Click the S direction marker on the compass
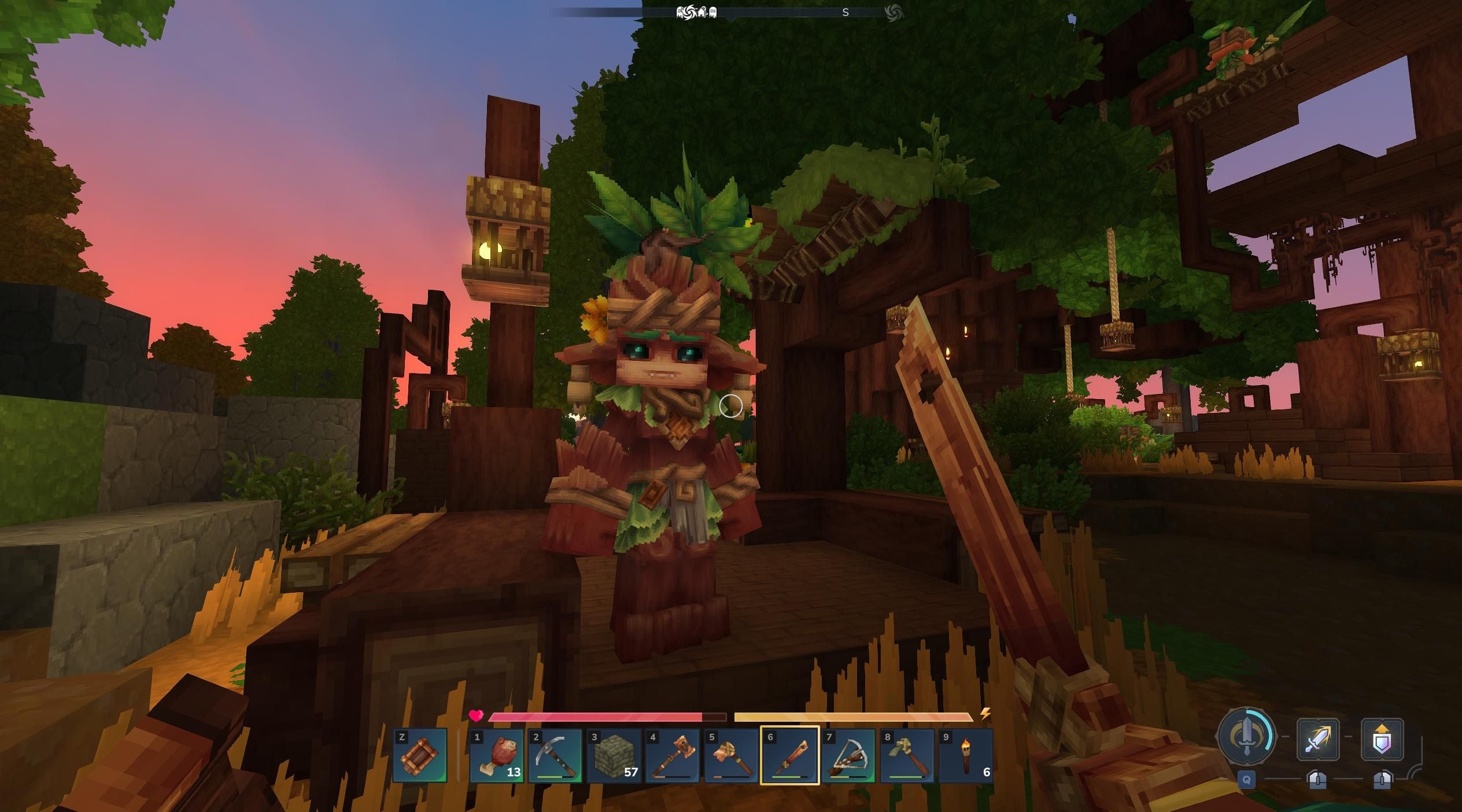 tap(845, 12)
